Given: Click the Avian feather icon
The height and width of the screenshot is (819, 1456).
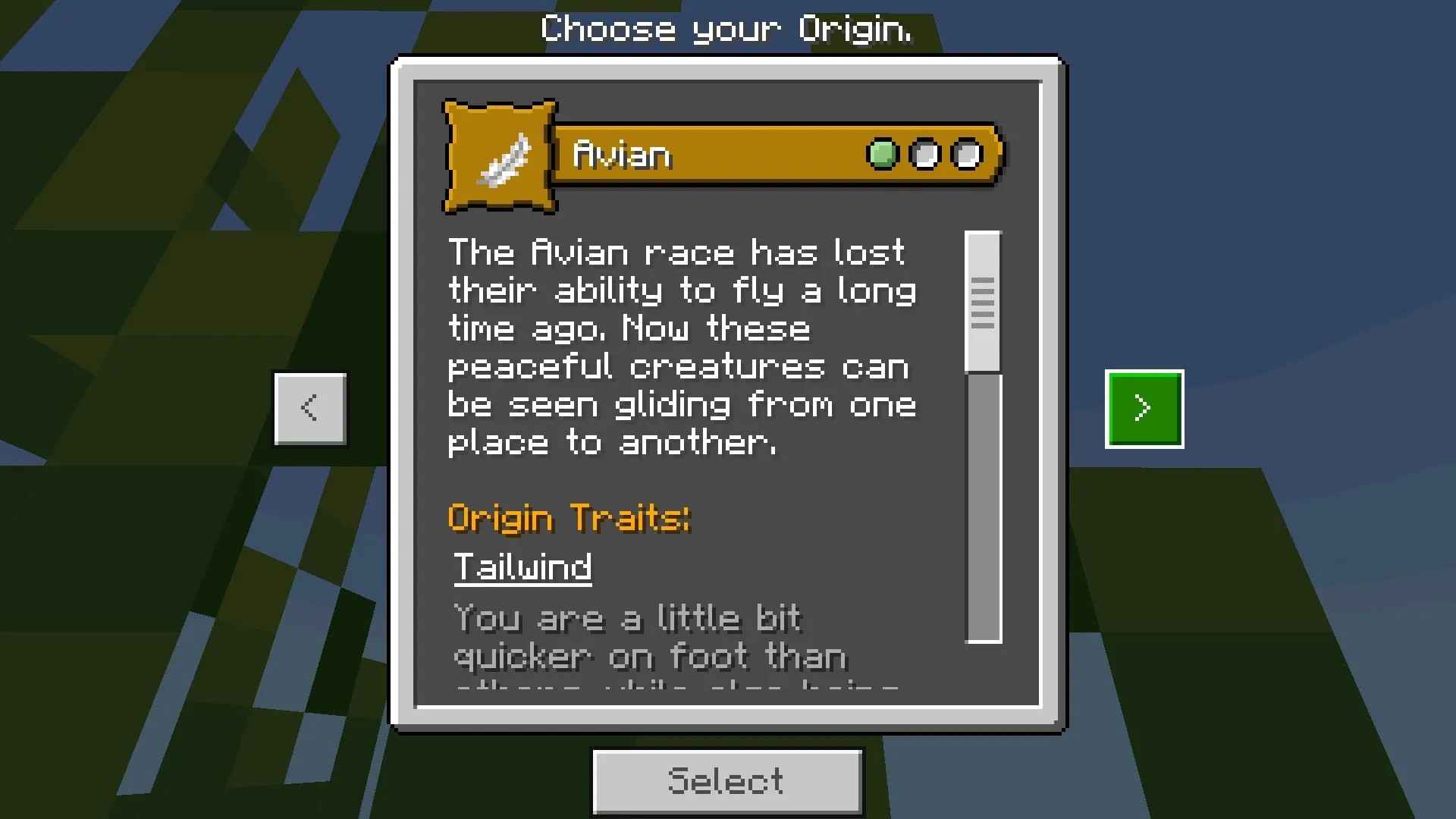Looking at the screenshot, I should point(500,157).
